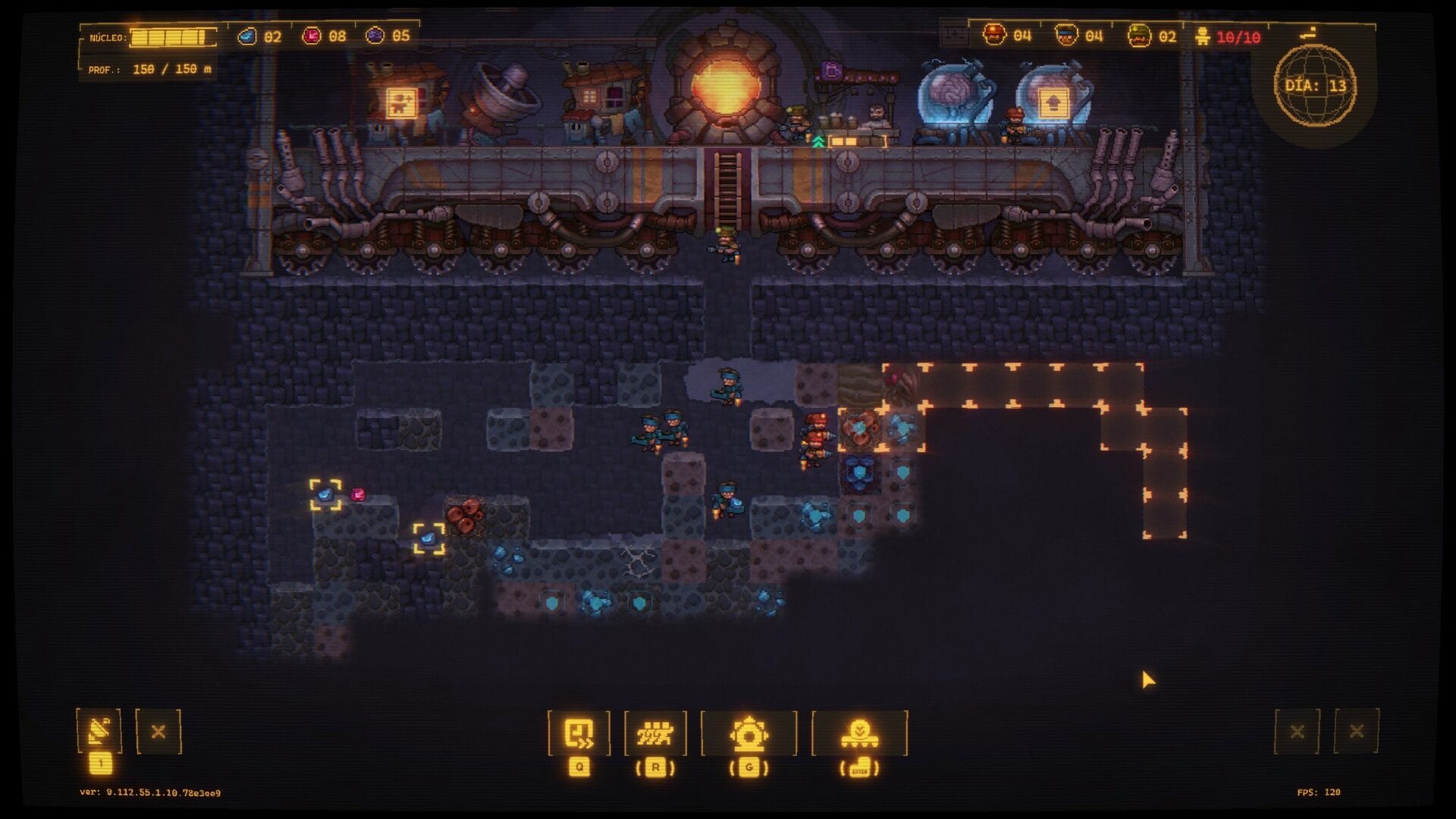Select the blue-cap dwarf class icon
Screen dimensions: 1456x819
point(1066,35)
